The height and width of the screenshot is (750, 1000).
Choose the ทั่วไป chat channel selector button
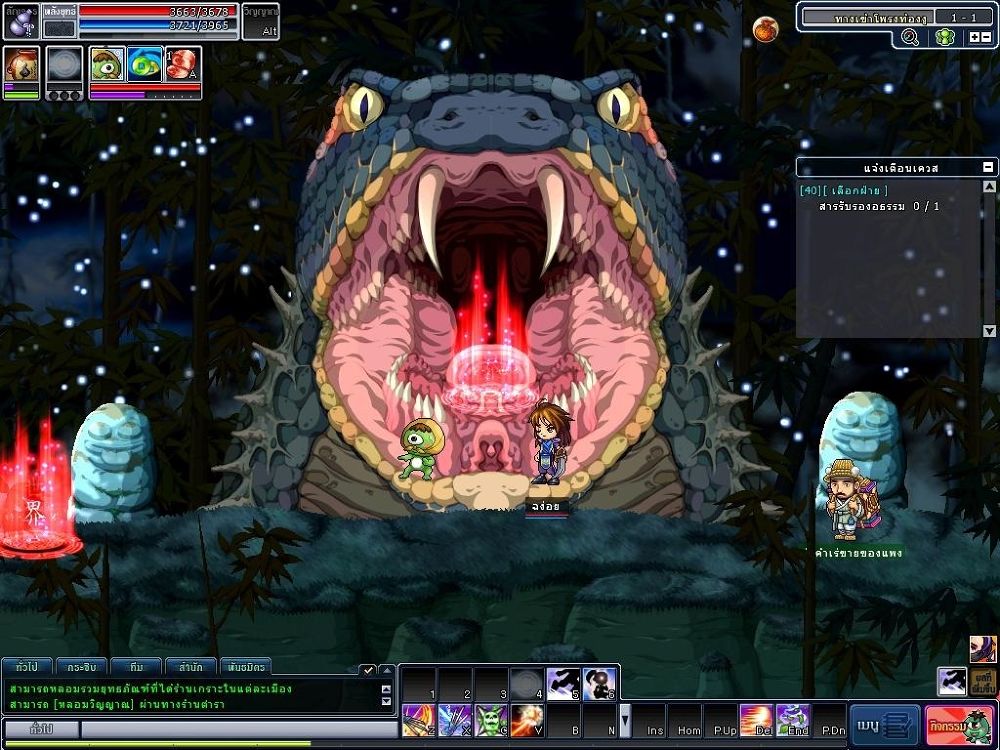(x=42, y=729)
